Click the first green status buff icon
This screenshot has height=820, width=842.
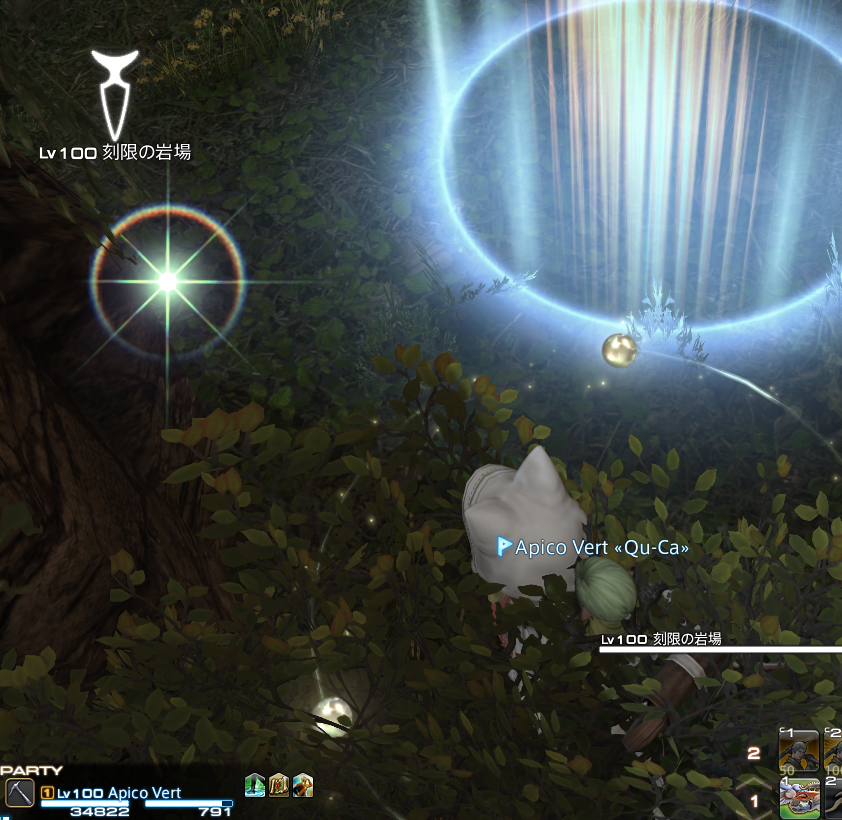pos(255,786)
